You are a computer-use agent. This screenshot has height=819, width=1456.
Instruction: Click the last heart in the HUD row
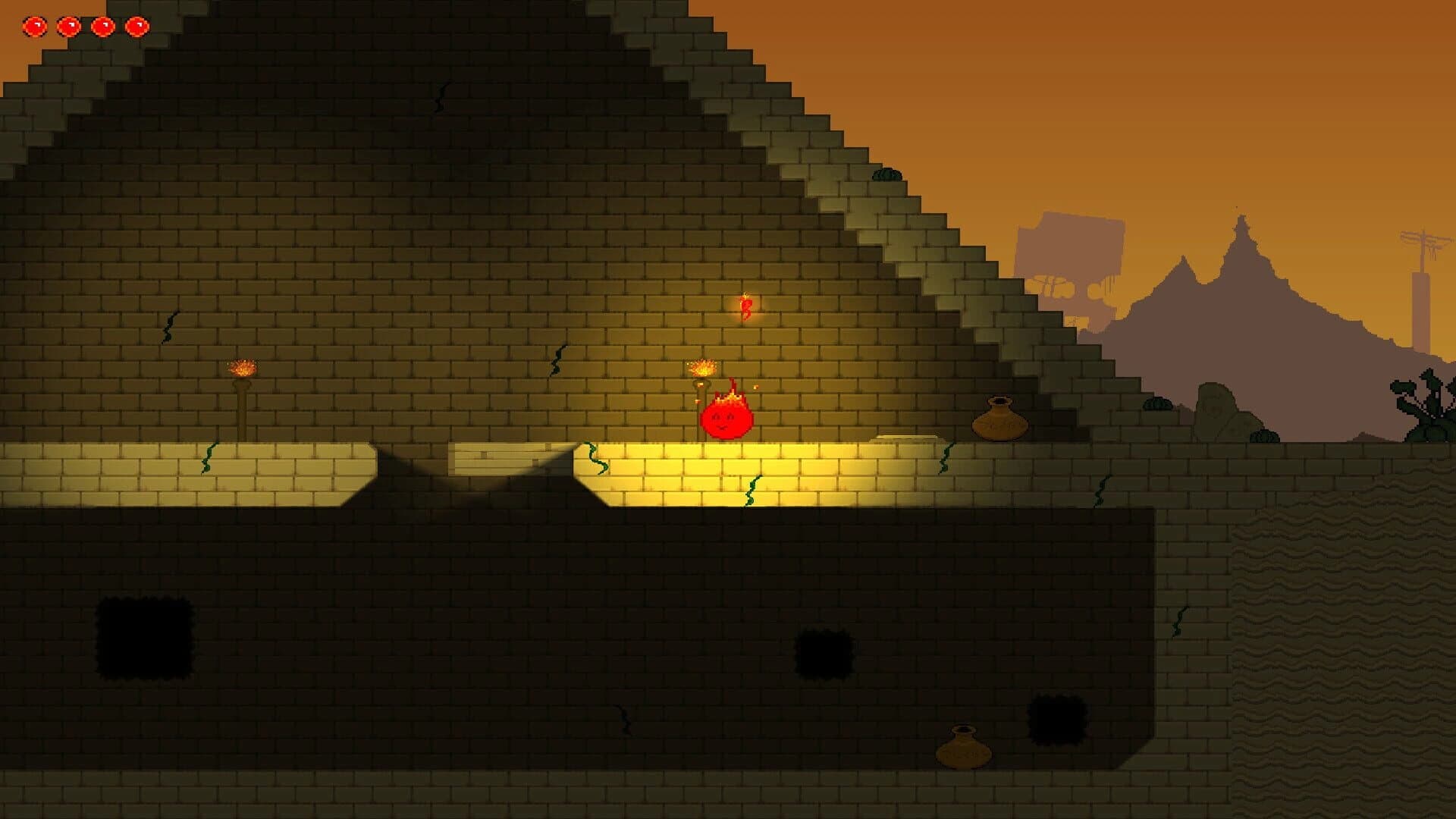(x=138, y=27)
